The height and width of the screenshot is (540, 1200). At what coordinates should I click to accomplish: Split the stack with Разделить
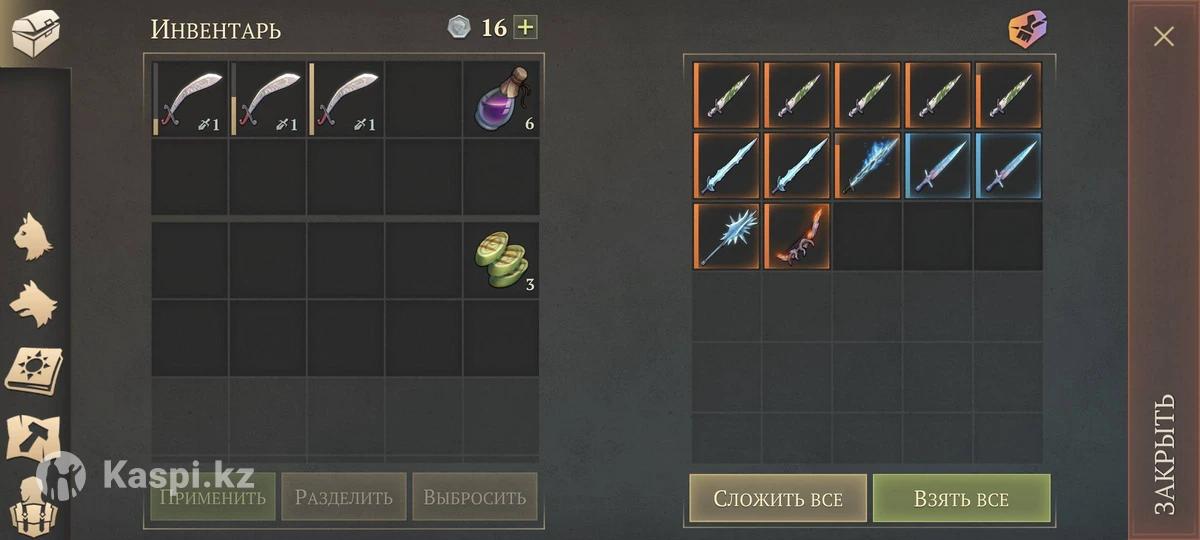tap(343, 497)
